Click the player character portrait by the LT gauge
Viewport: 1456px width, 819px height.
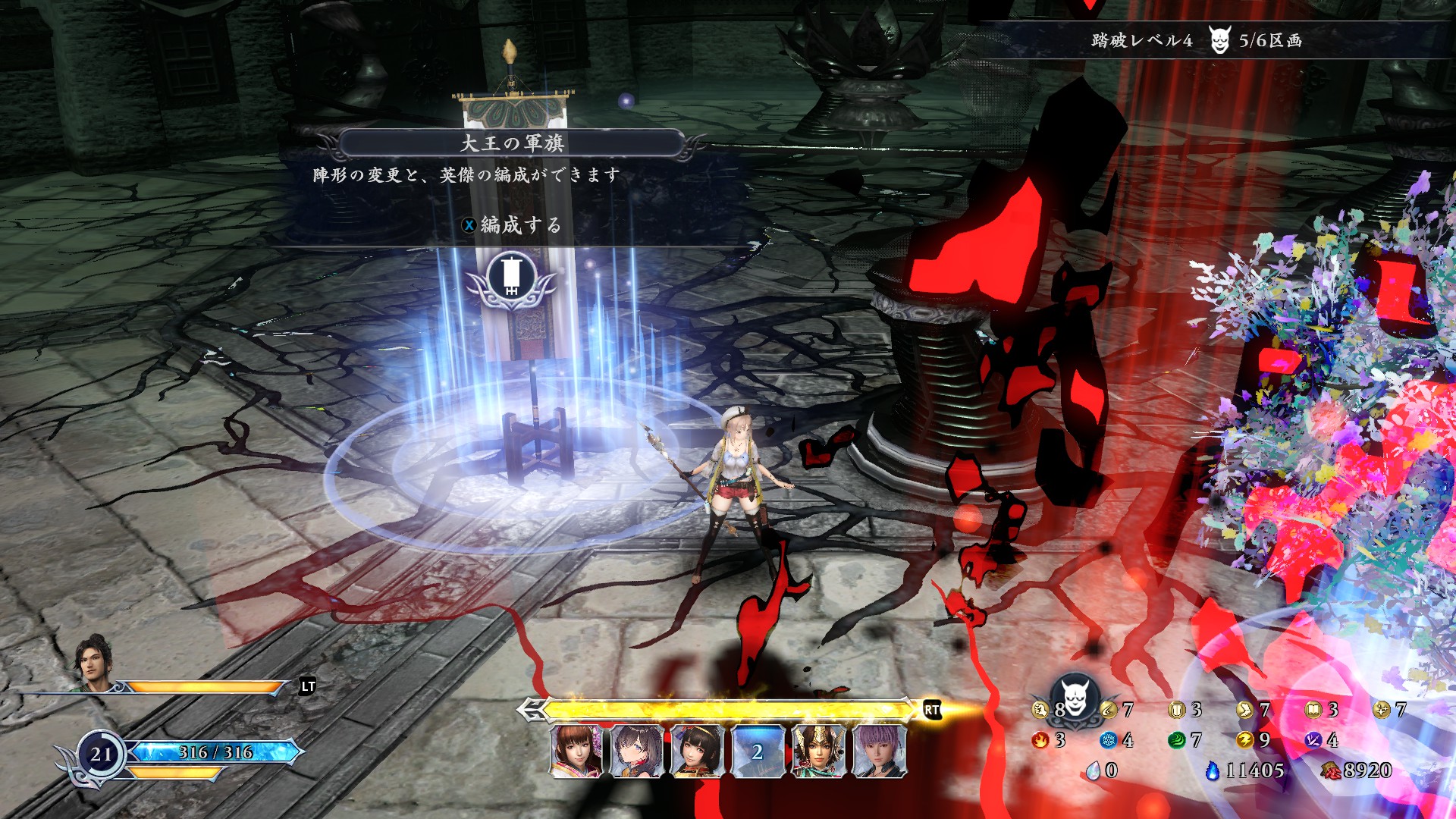tap(94, 663)
